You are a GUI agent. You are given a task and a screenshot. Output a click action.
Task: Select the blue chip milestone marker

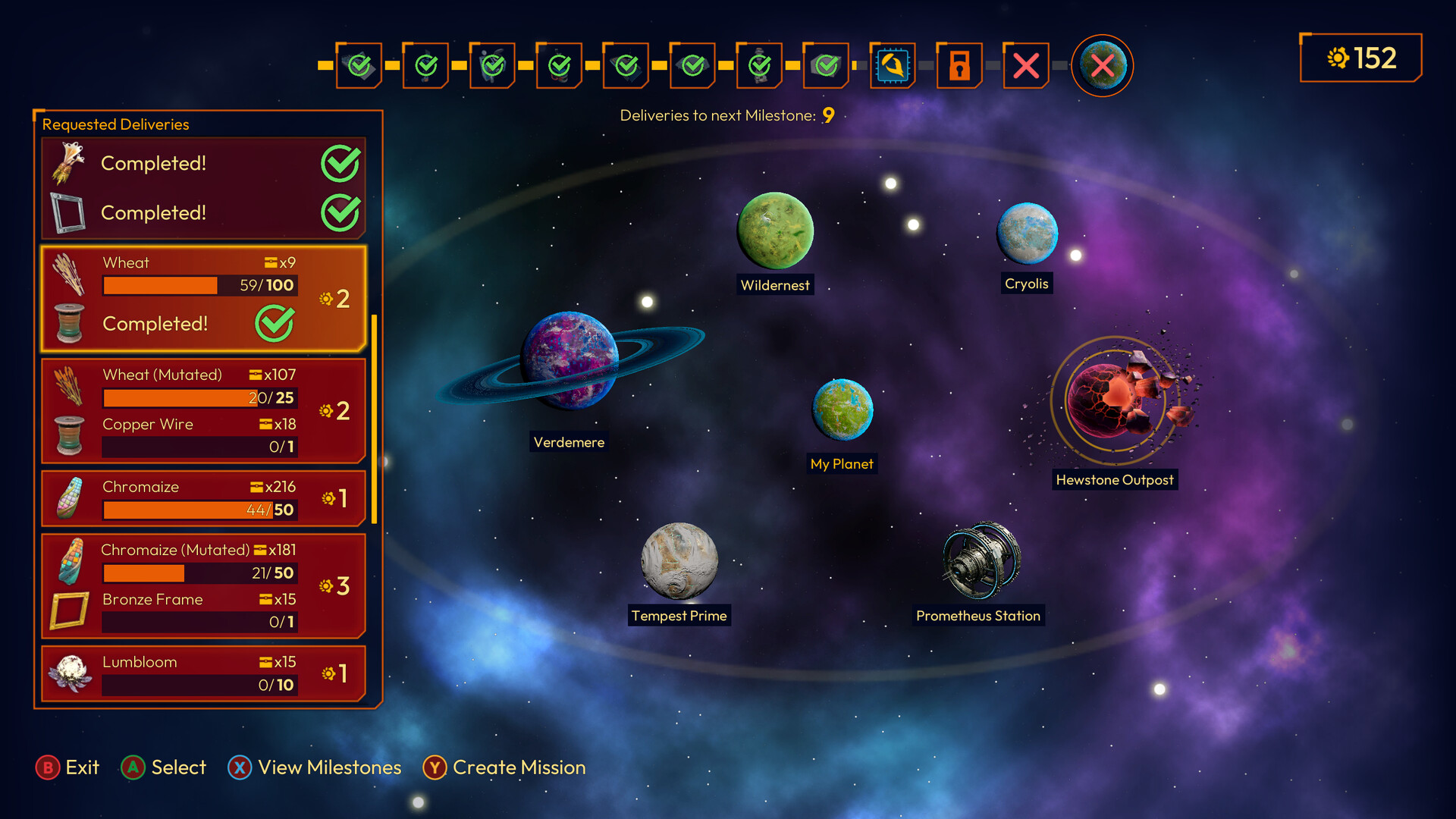click(x=893, y=66)
